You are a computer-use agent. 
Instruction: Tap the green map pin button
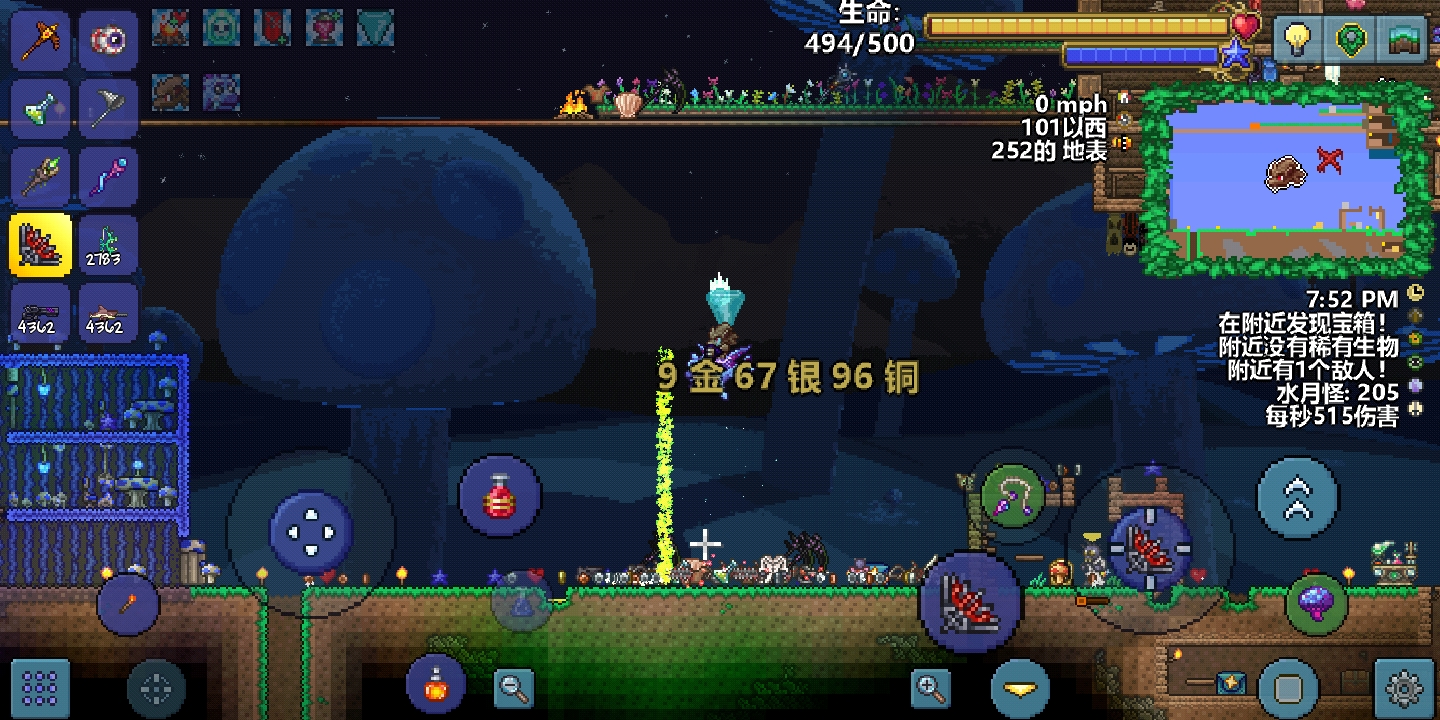pos(1351,40)
